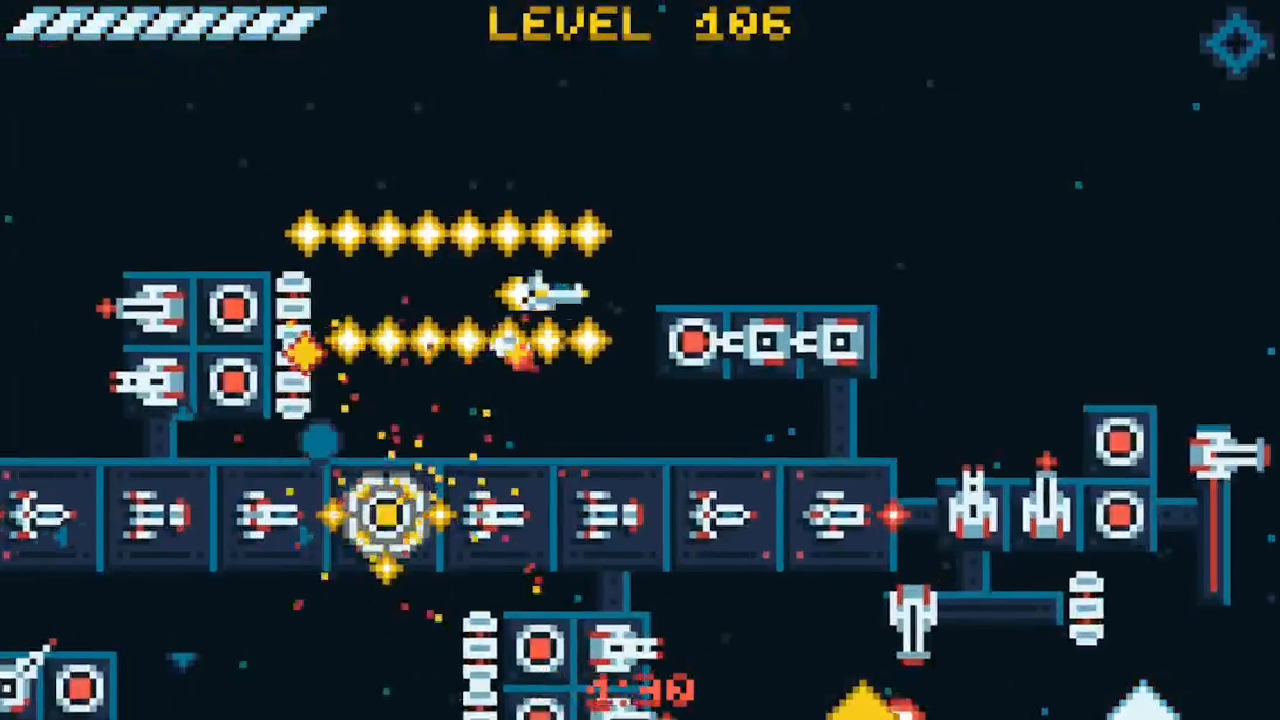Click the striped energy bar top left
Viewport: 1280px width, 720px height.
(165, 22)
